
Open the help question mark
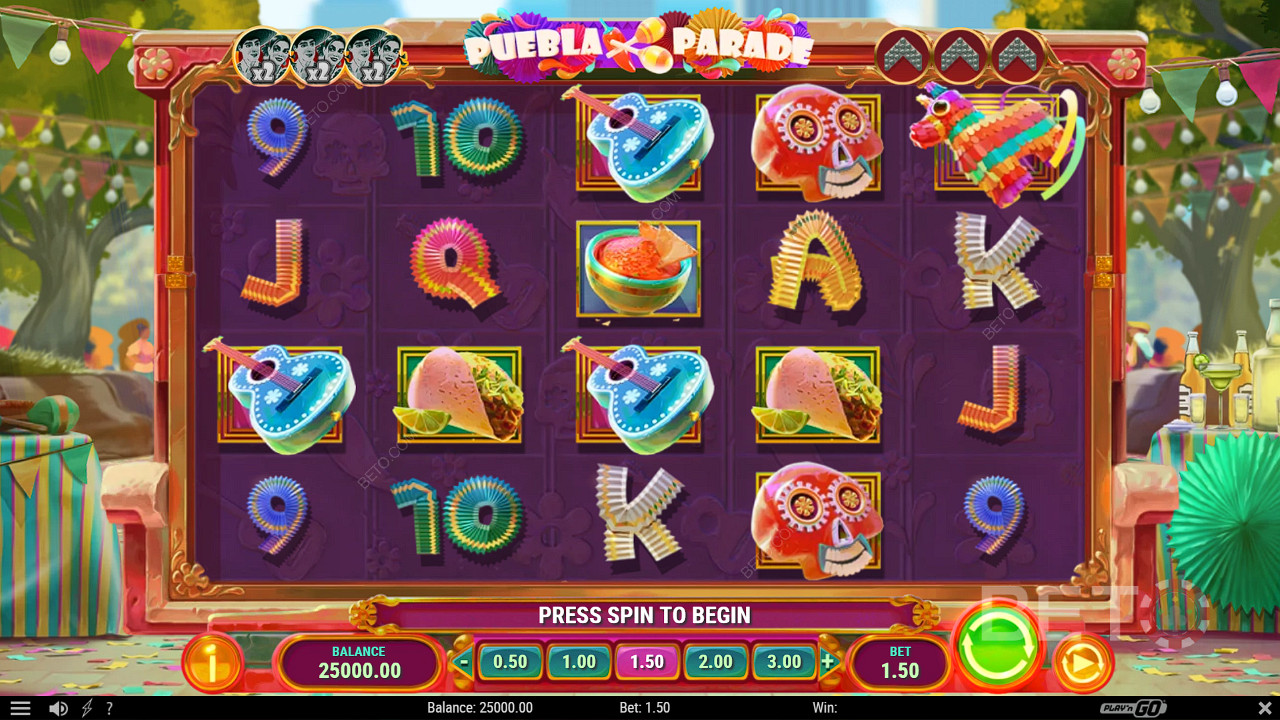(109, 708)
